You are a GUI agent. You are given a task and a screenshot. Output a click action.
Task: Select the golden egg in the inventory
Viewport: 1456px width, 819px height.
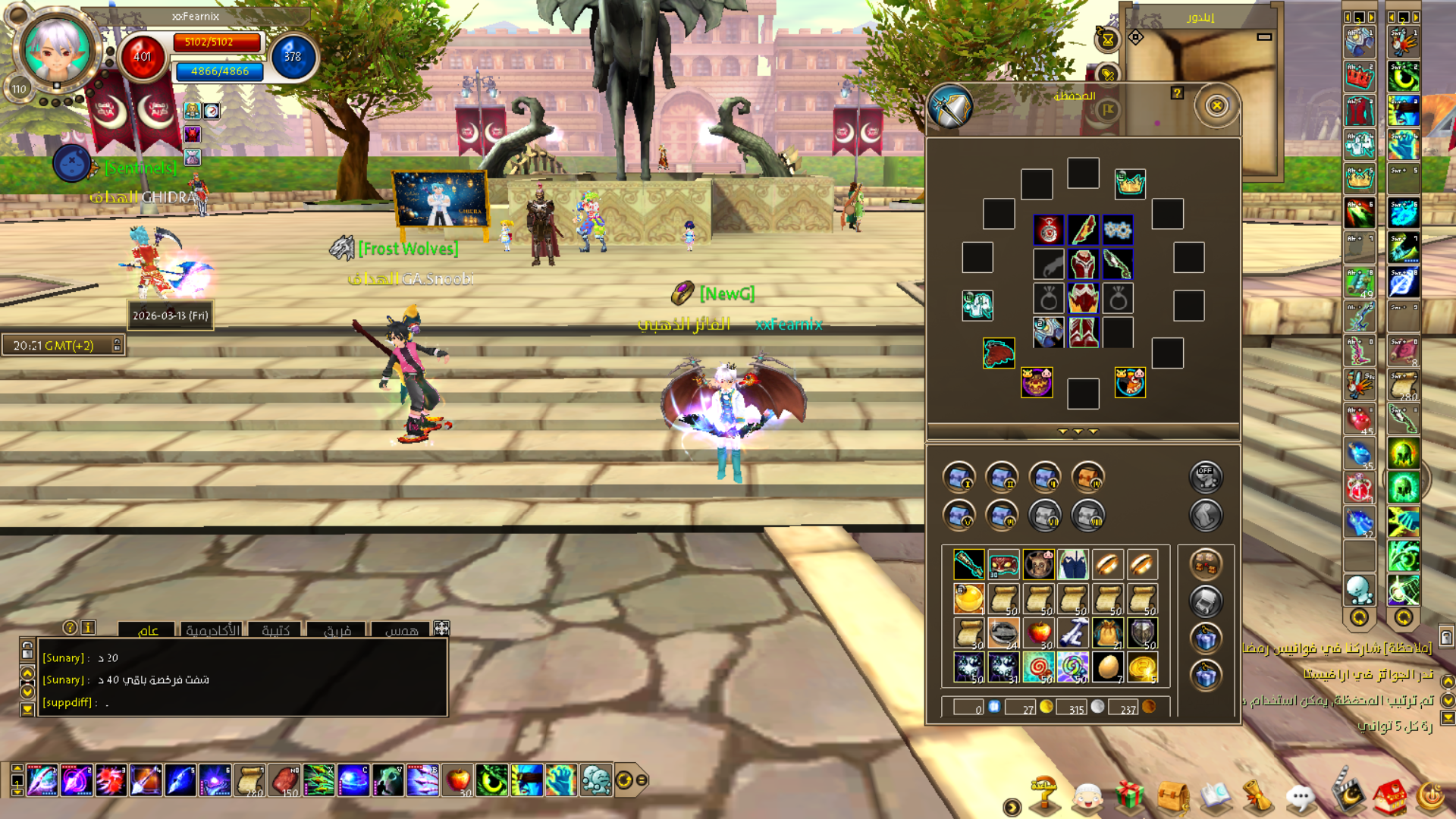tap(1108, 667)
